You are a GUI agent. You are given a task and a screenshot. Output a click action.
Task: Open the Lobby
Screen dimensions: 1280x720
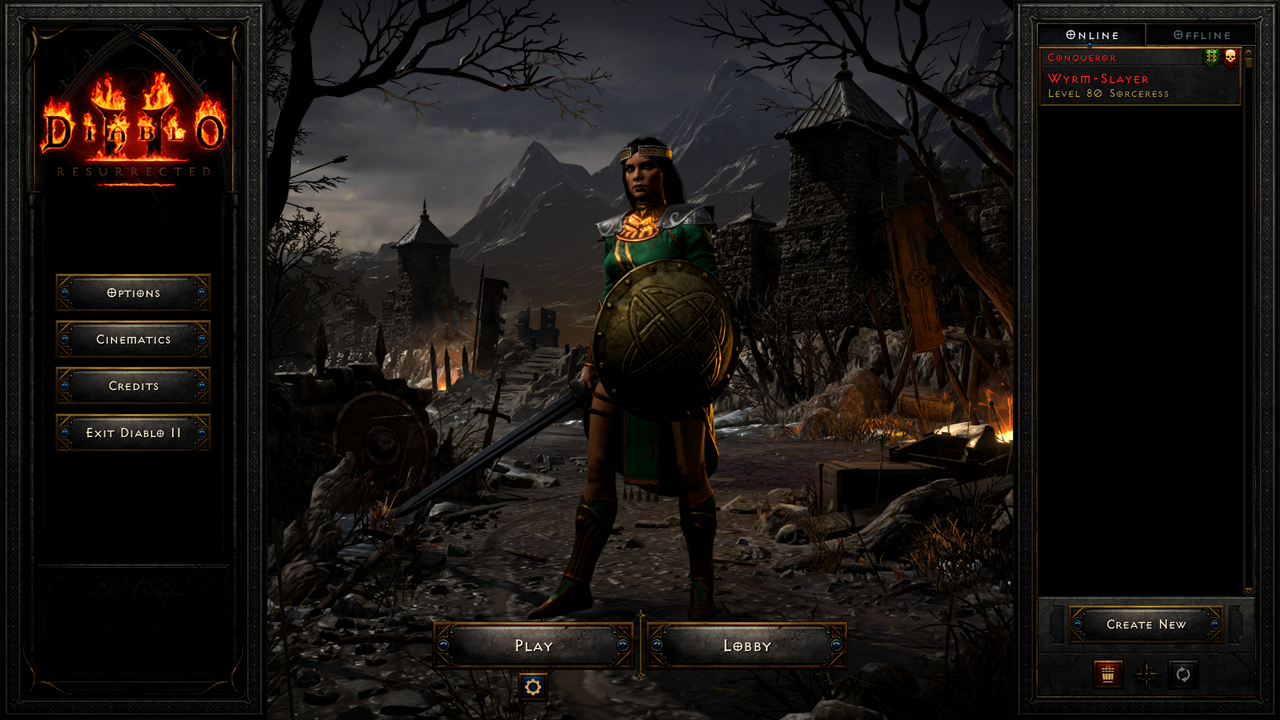[746, 645]
